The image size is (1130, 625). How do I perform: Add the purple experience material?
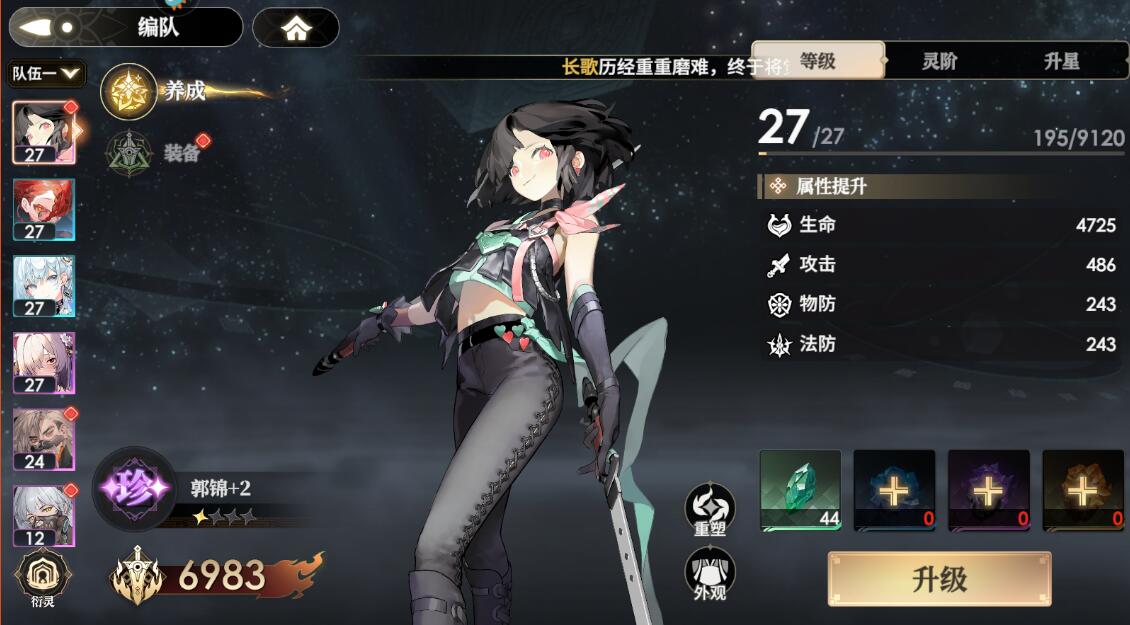point(988,489)
